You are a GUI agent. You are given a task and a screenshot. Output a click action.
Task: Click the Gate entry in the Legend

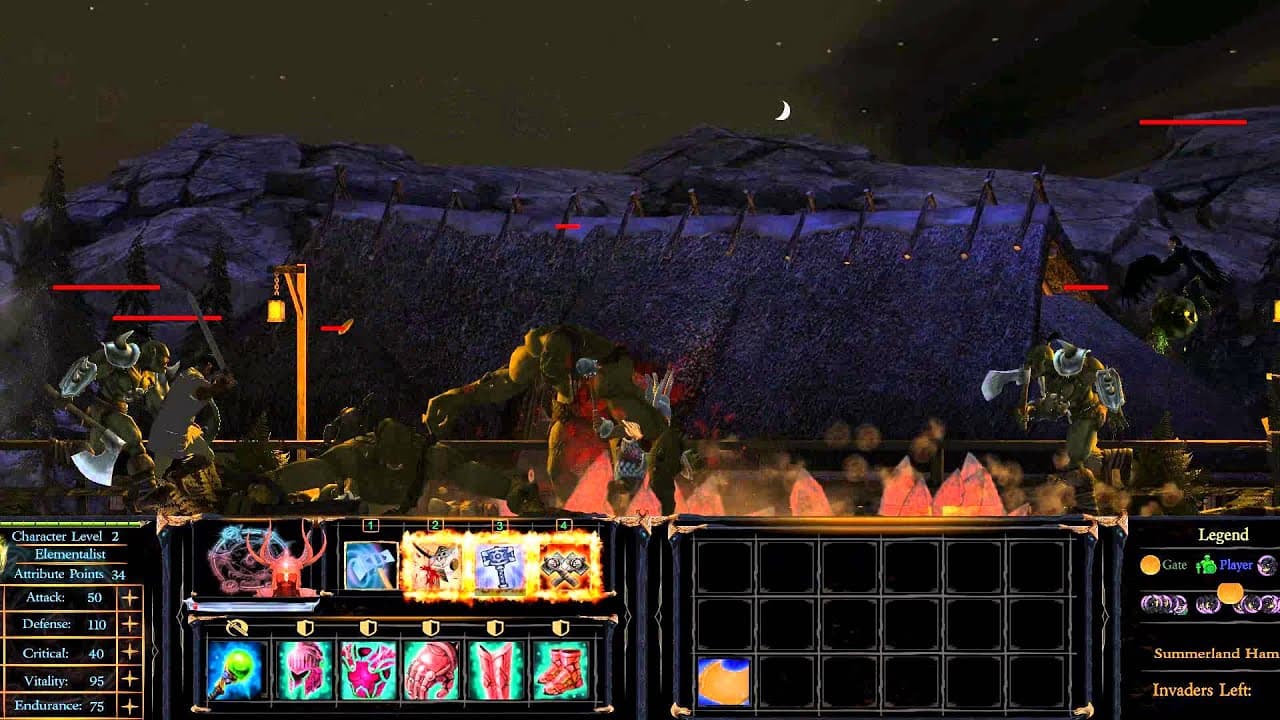coord(1164,565)
